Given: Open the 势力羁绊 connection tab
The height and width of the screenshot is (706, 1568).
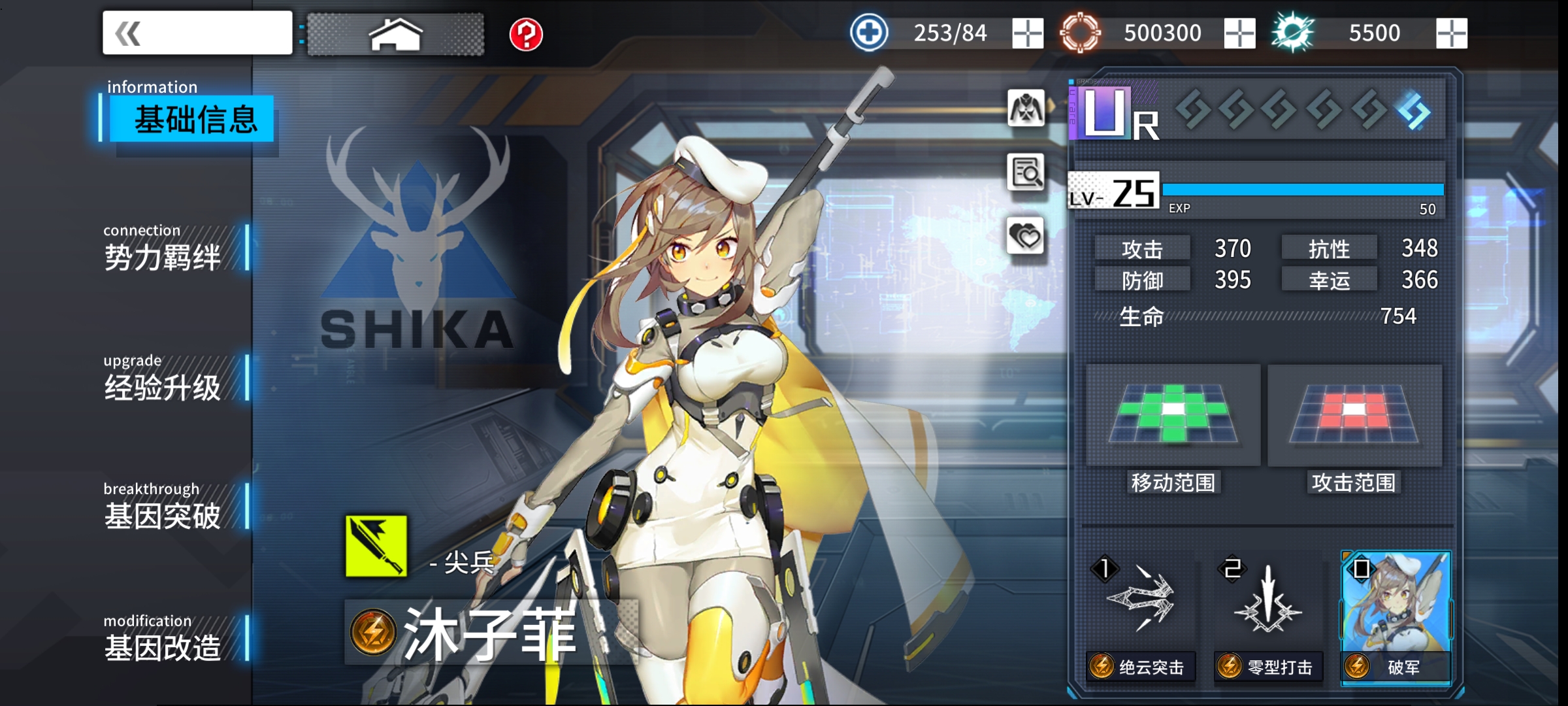Looking at the screenshot, I should pos(163,255).
